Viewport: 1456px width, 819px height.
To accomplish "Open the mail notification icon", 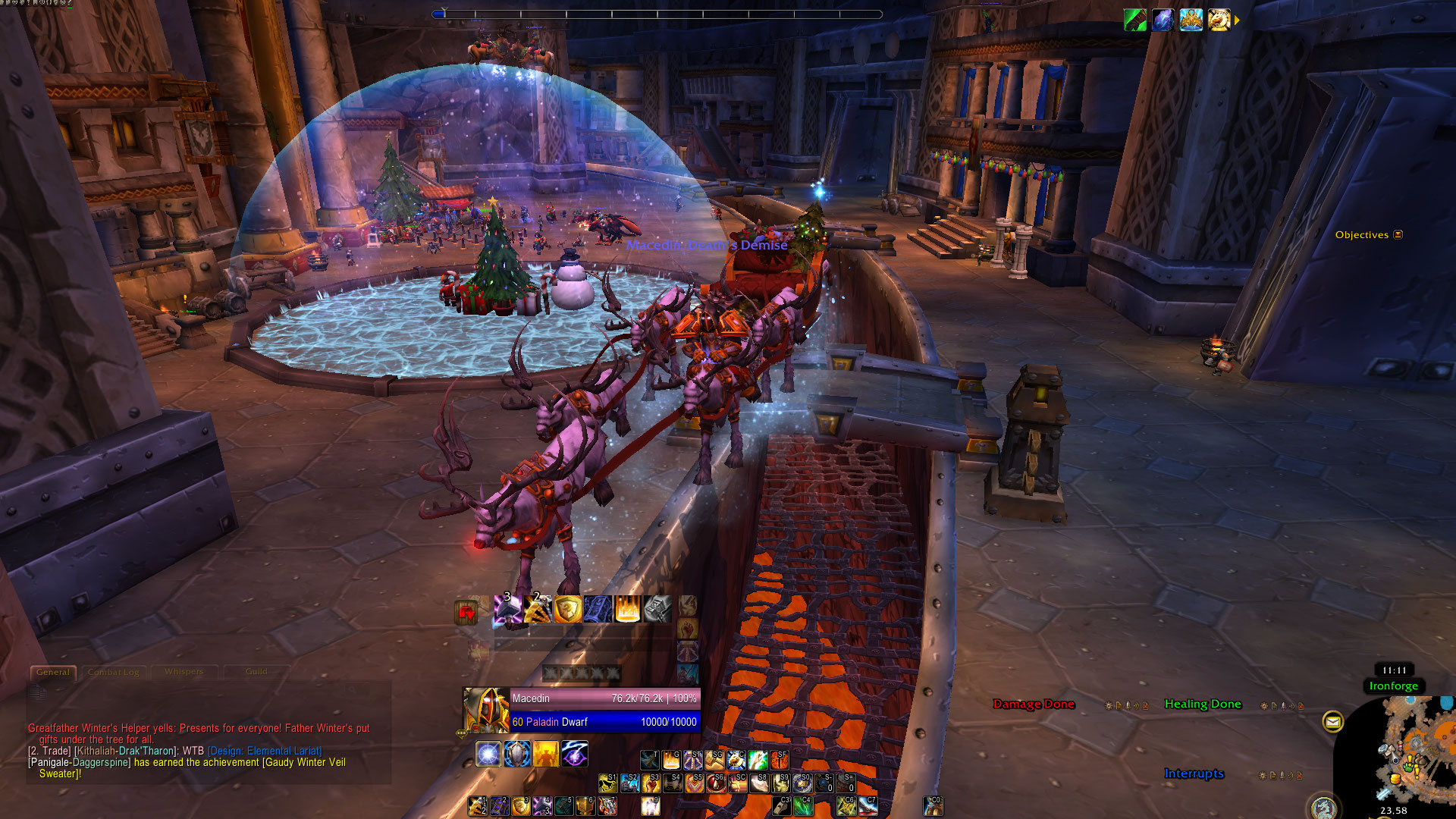I will pos(1332,722).
